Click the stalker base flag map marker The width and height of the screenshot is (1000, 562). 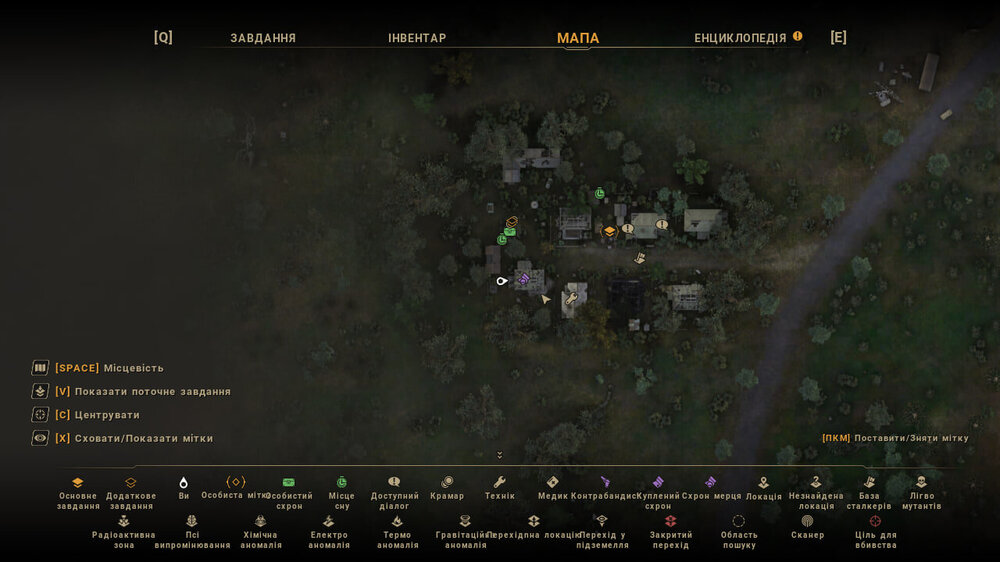coord(639,258)
